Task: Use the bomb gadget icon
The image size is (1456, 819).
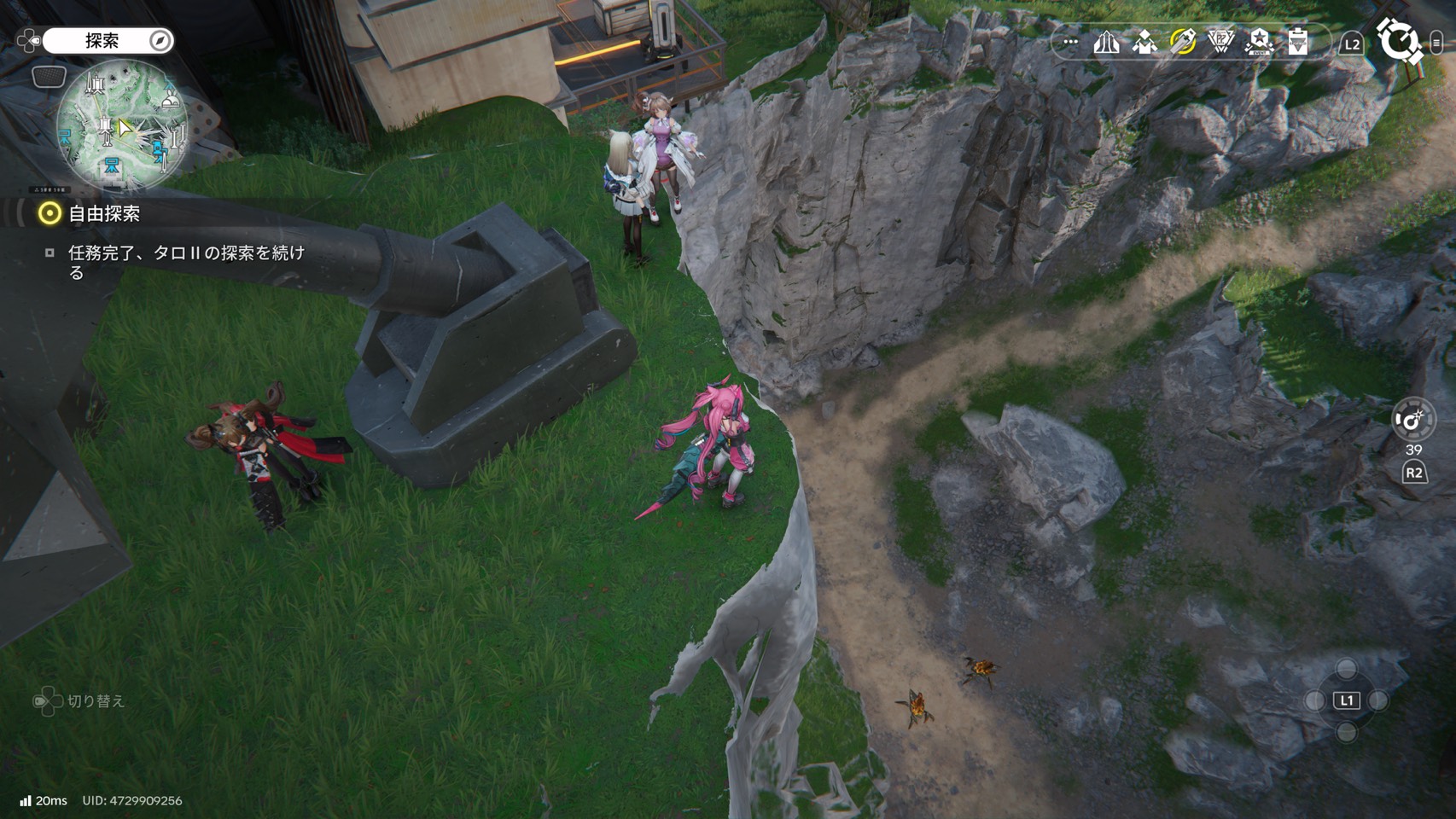Action: coord(1412,420)
